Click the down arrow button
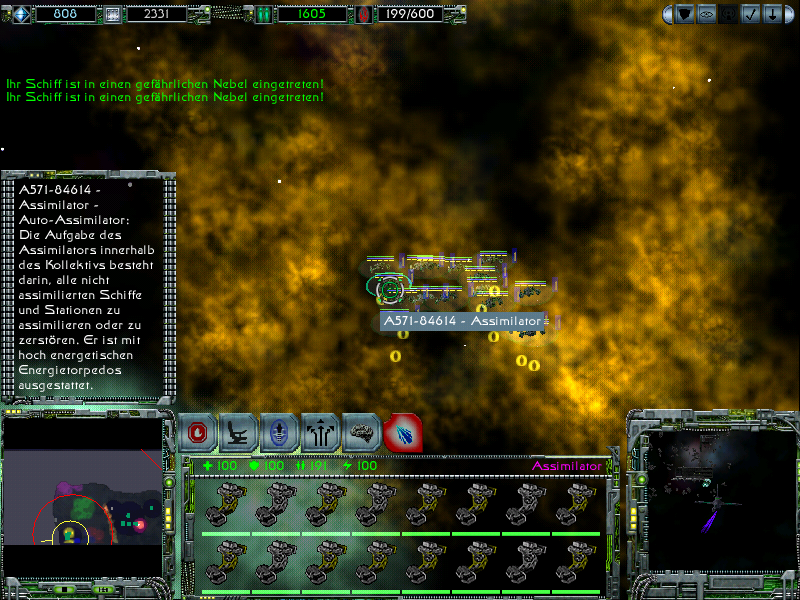 [772, 14]
